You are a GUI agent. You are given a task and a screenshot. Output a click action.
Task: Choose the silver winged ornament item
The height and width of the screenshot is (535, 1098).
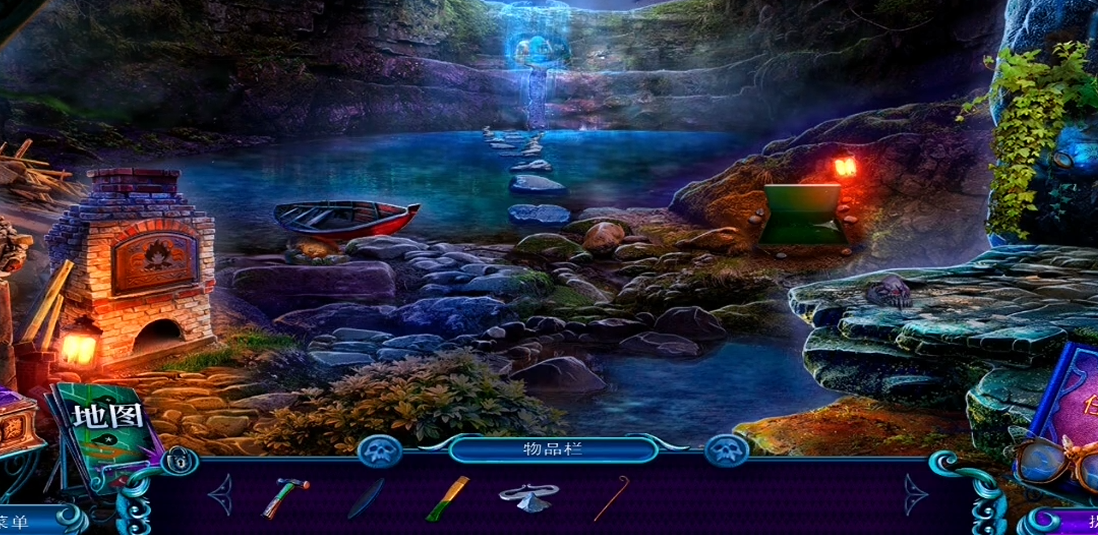[528, 496]
